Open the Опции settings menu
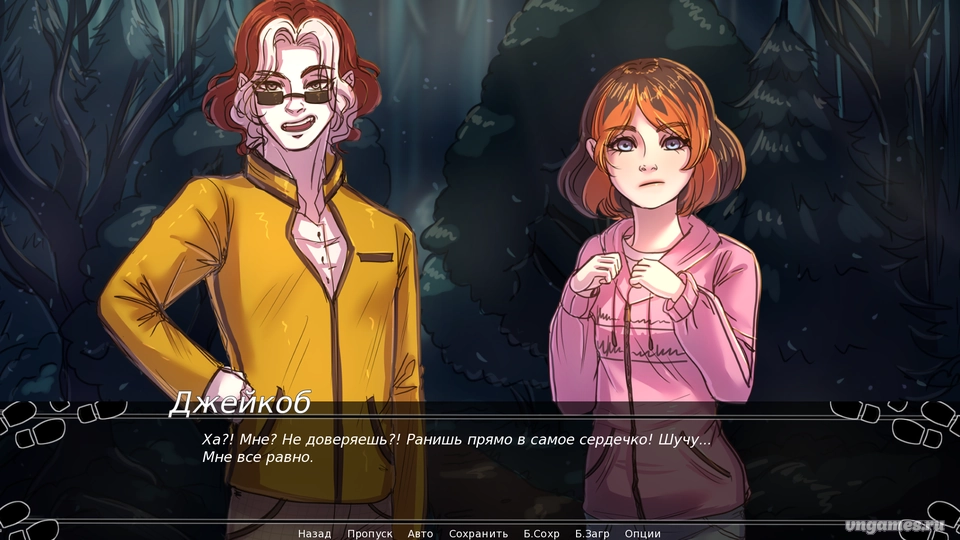The image size is (960, 540). click(x=643, y=533)
